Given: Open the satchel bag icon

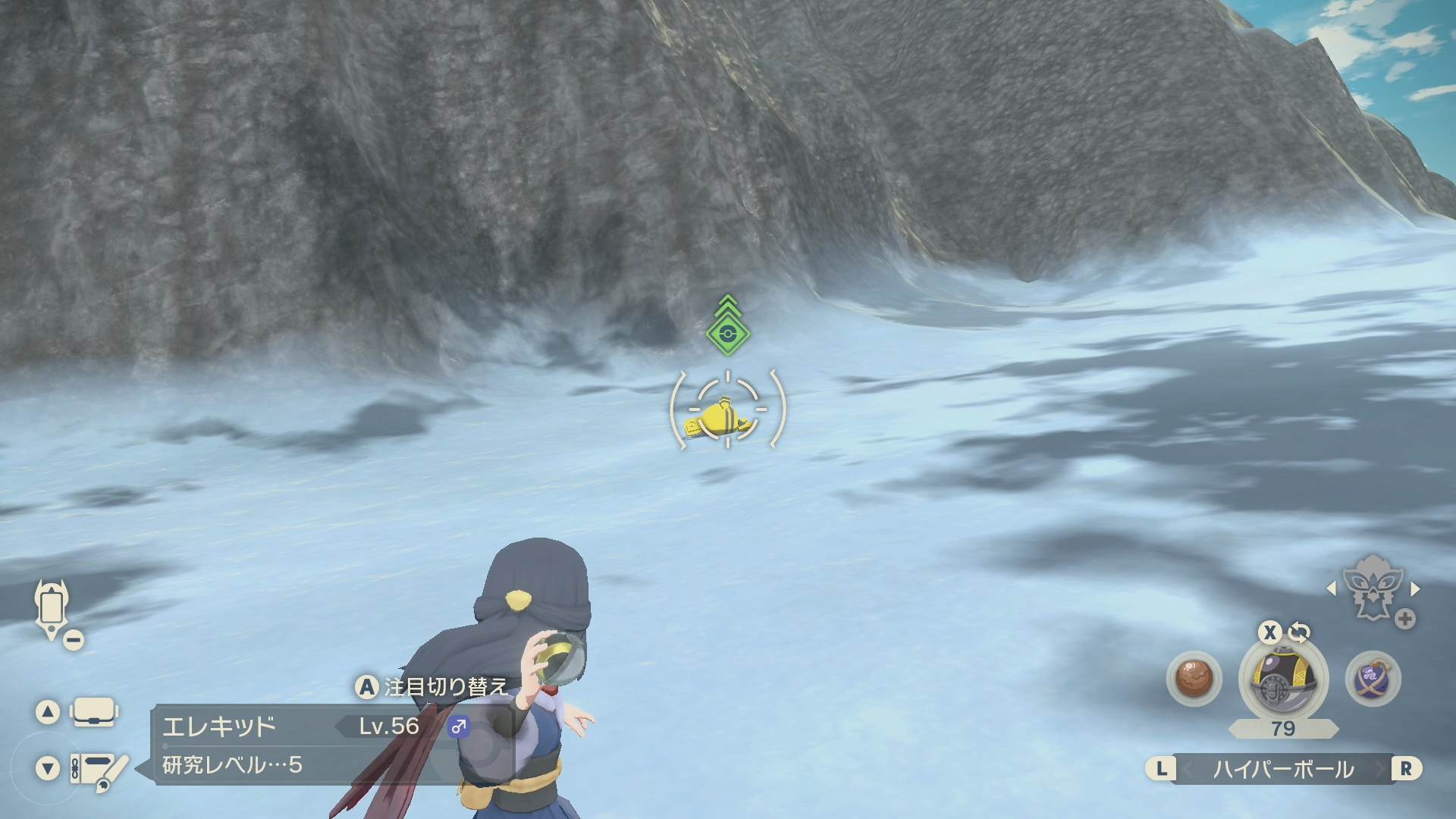Looking at the screenshot, I should [x=93, y=712].
